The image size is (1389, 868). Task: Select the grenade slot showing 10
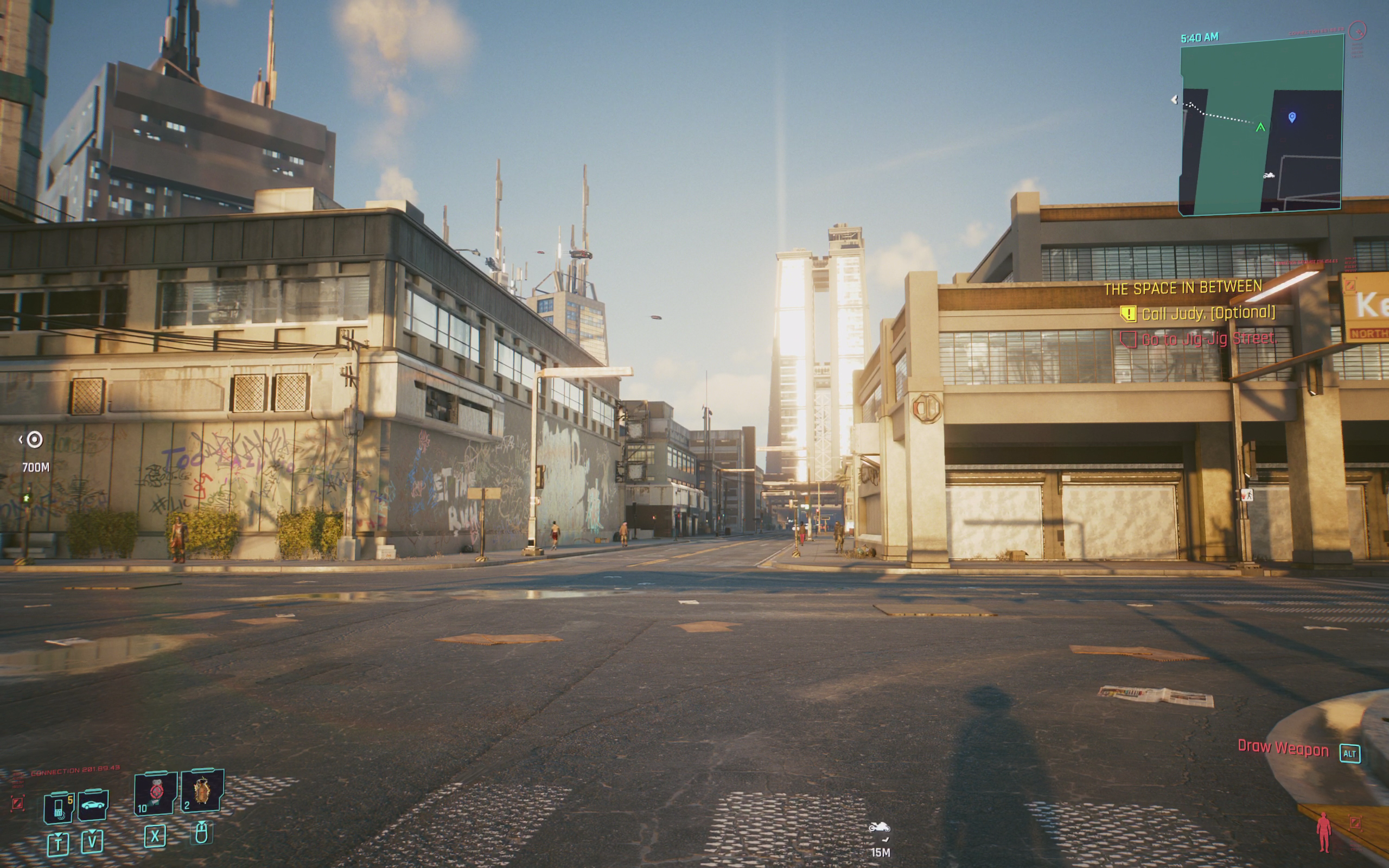[155, 793]
